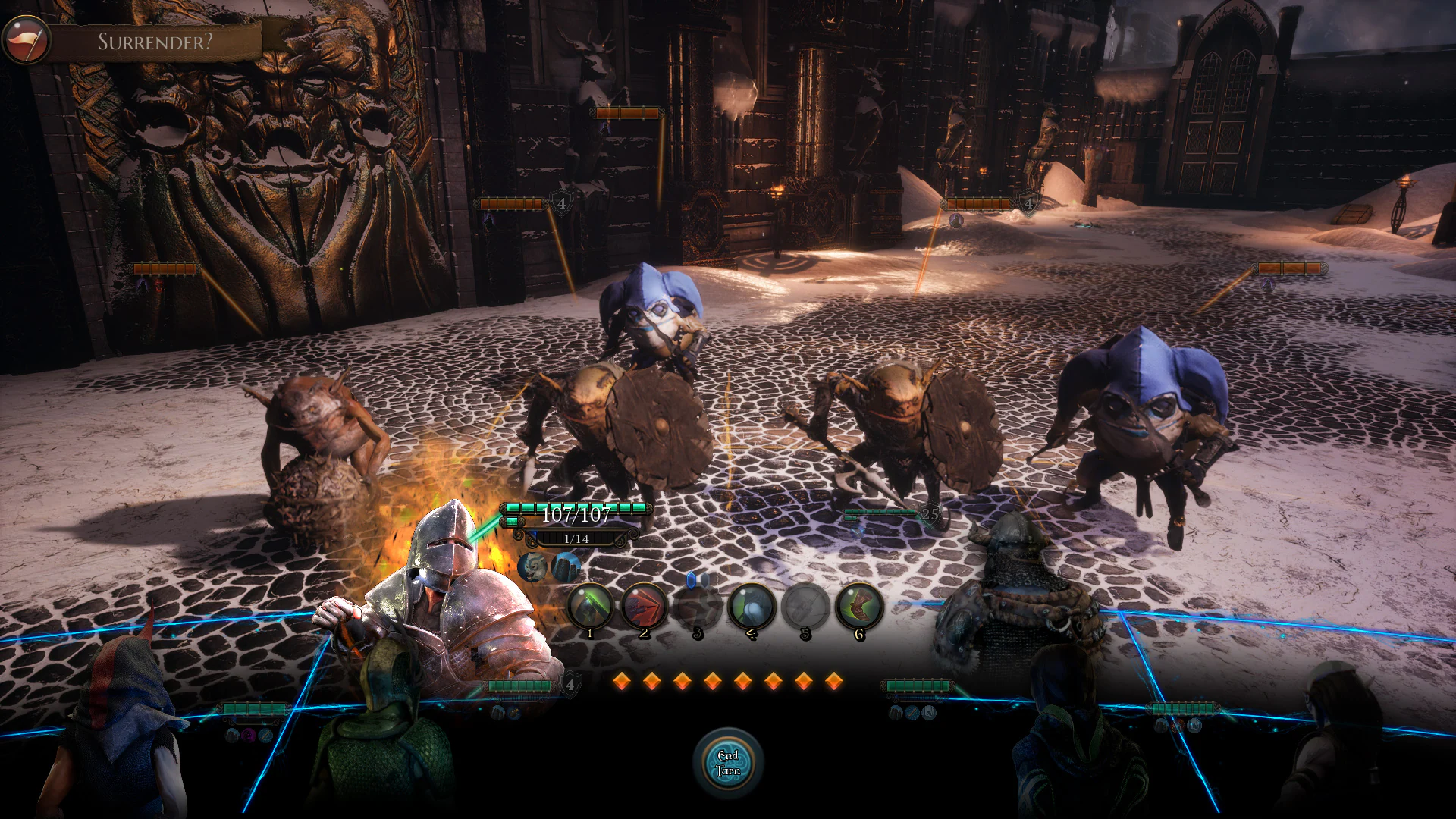Click the standing stones buff icon near the health bar
The width and height of the screenshot is (1456, 819).
(x=564, y=566)
